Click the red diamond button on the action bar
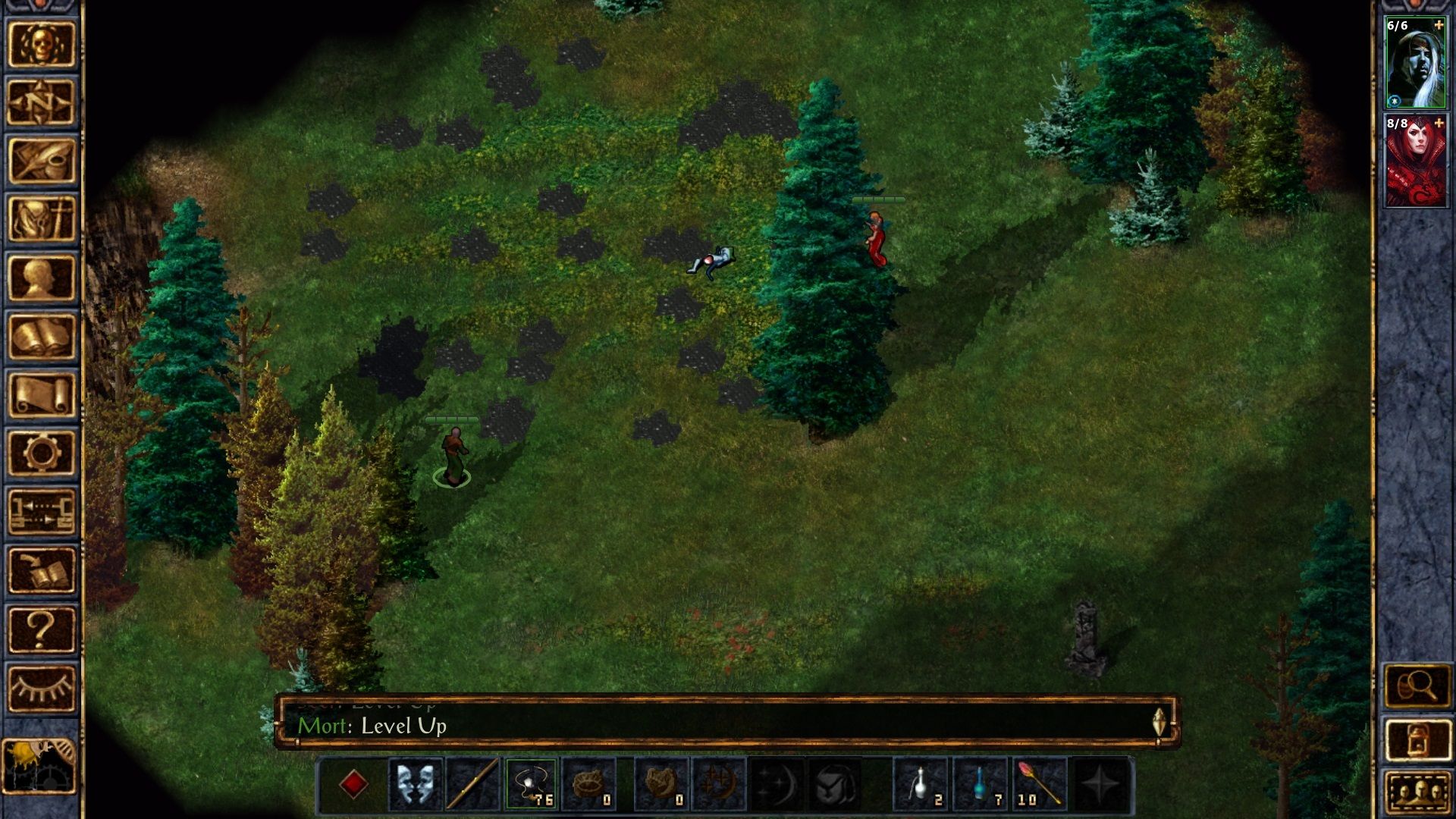The height and width of the screenshot is (819, 1456). click(353, 784)
